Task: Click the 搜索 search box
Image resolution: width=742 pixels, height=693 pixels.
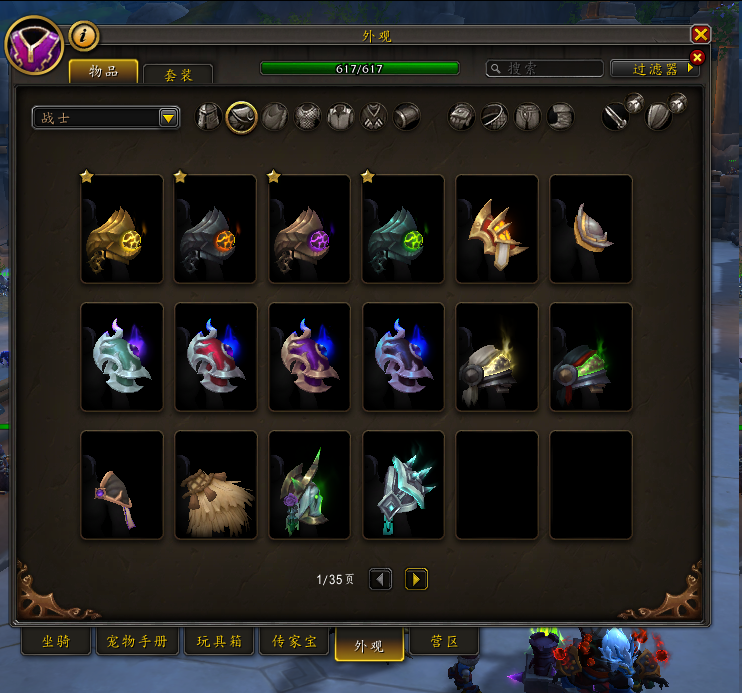Action: [x=545, y=69]
